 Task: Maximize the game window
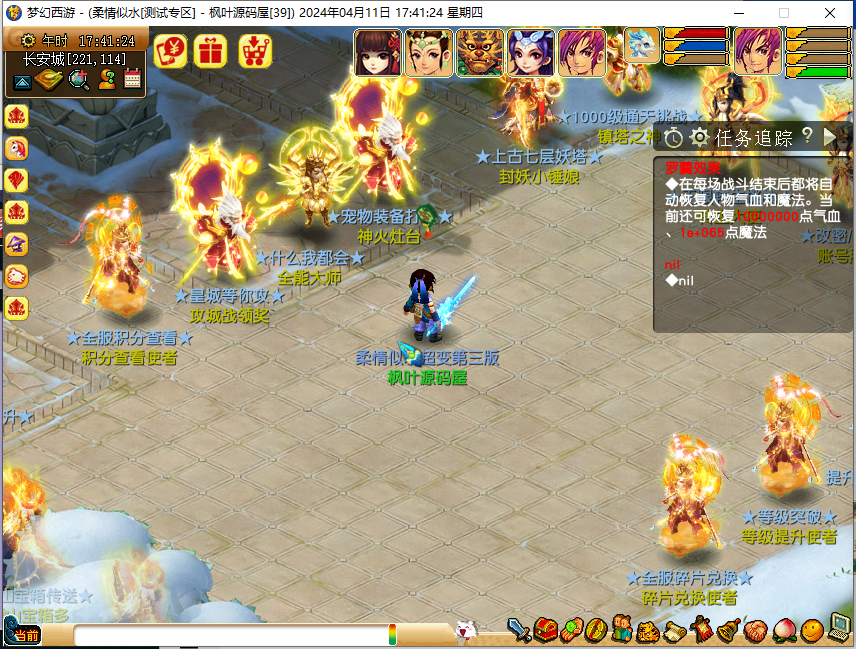click(784, 13)
